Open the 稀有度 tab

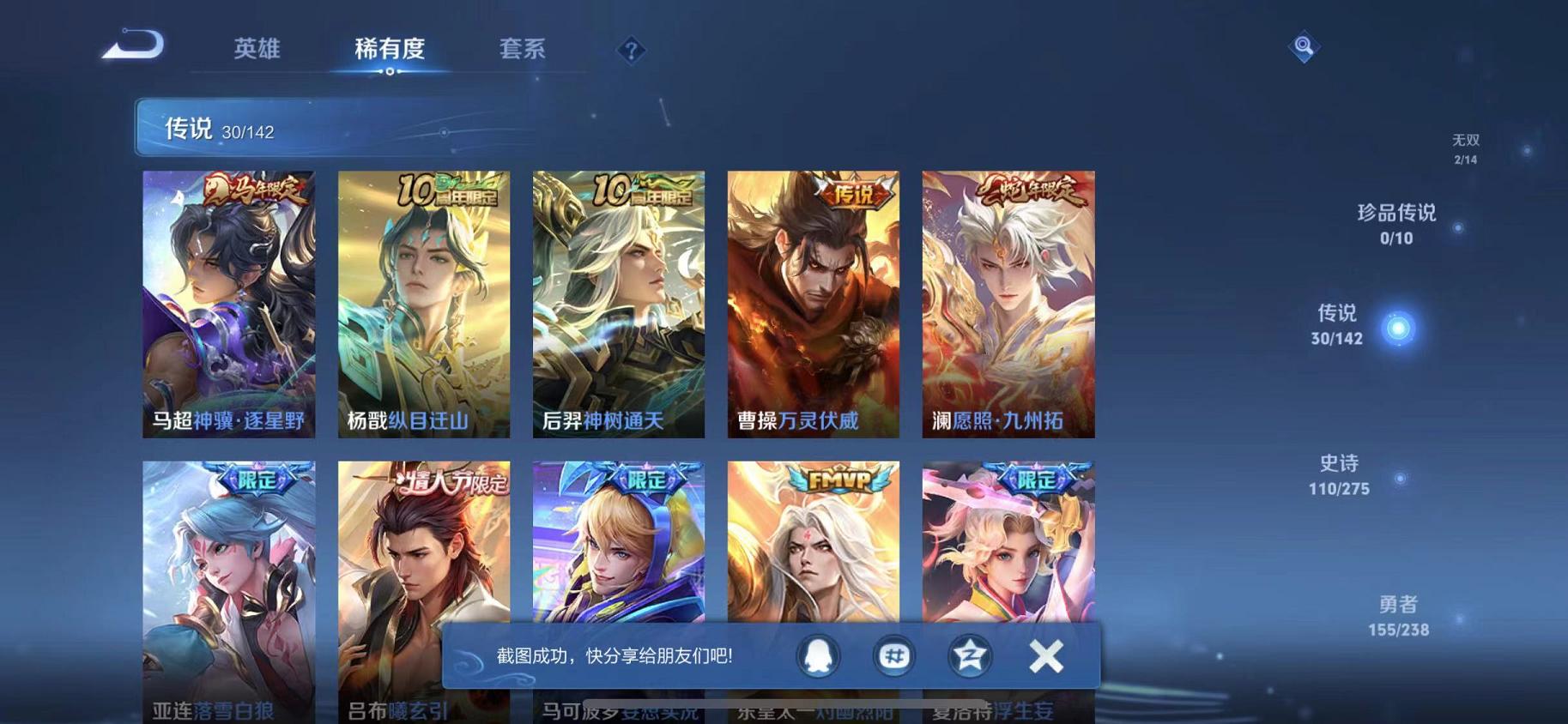(x=390, y=49)
